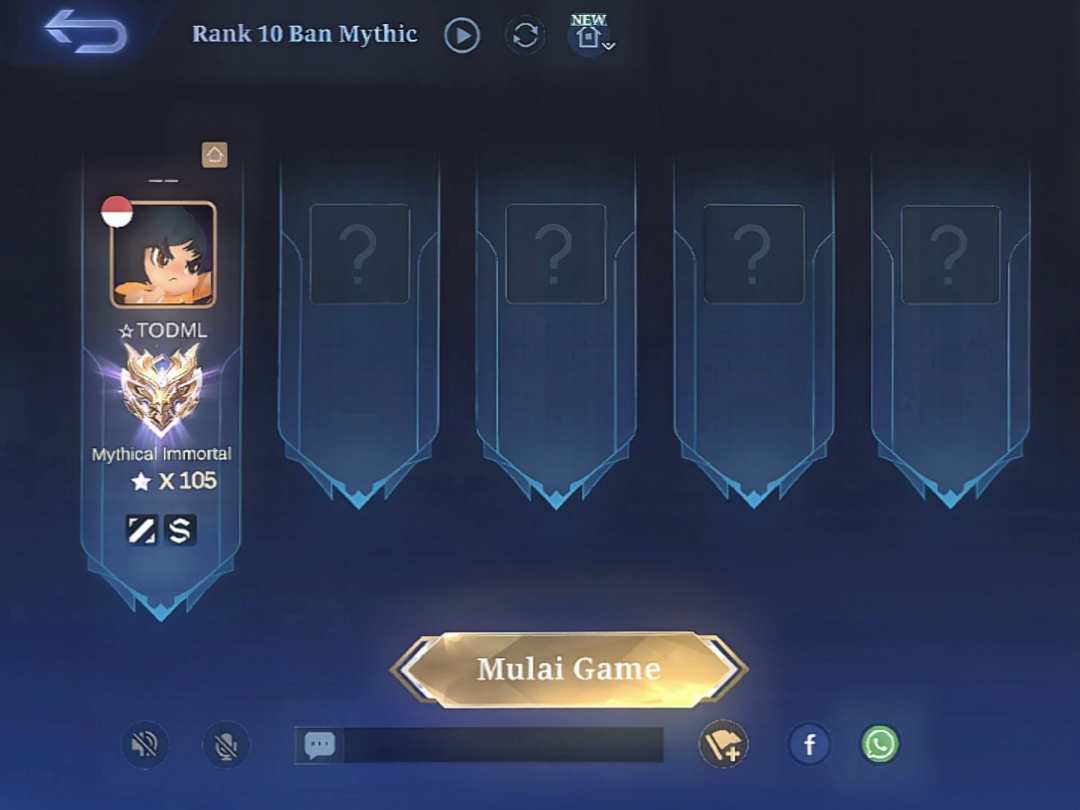Click the small home badge above TODML

(x=215, y=154)
